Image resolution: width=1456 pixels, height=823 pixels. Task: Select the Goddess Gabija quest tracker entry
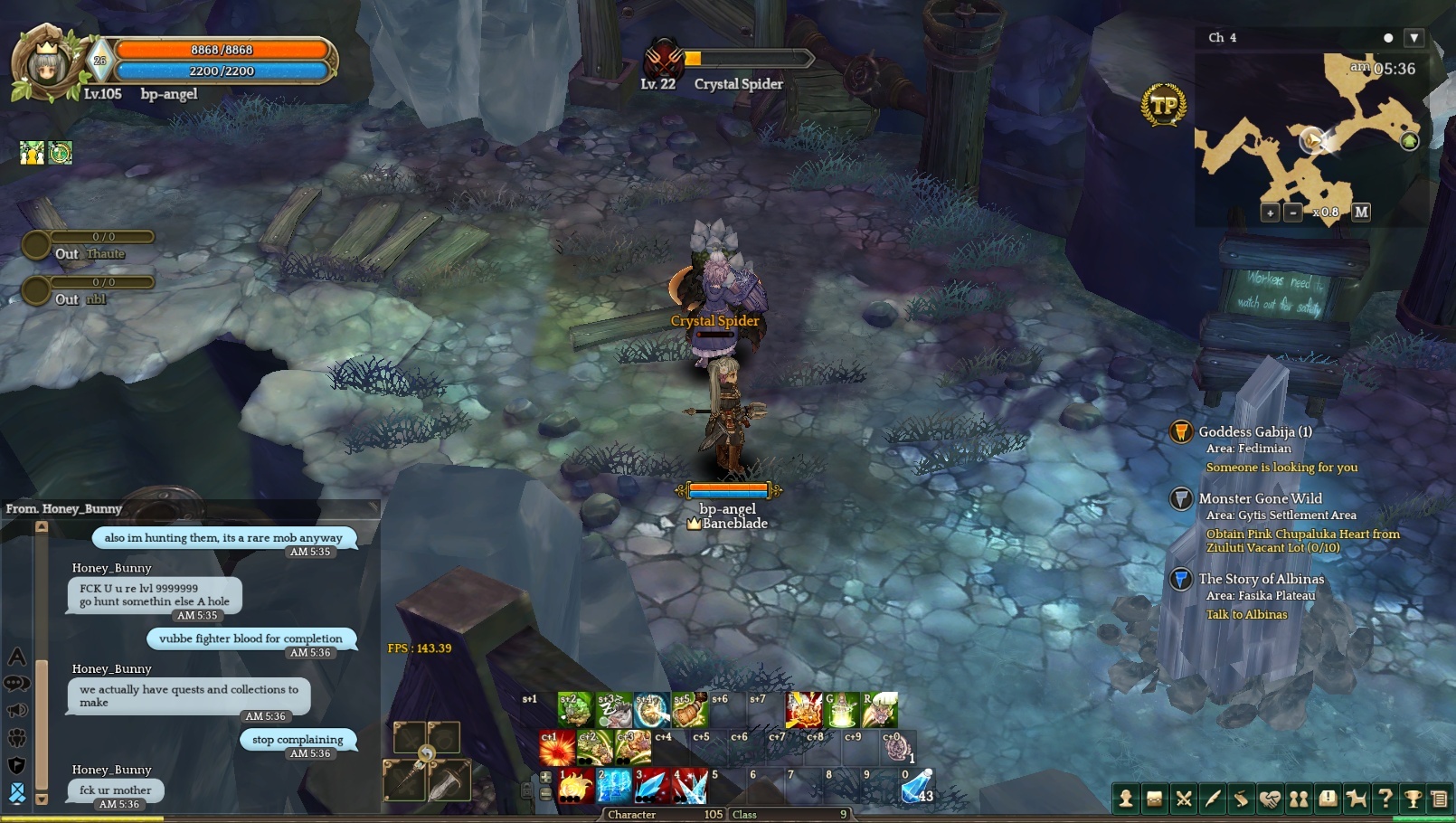(x=1255, y=432)
